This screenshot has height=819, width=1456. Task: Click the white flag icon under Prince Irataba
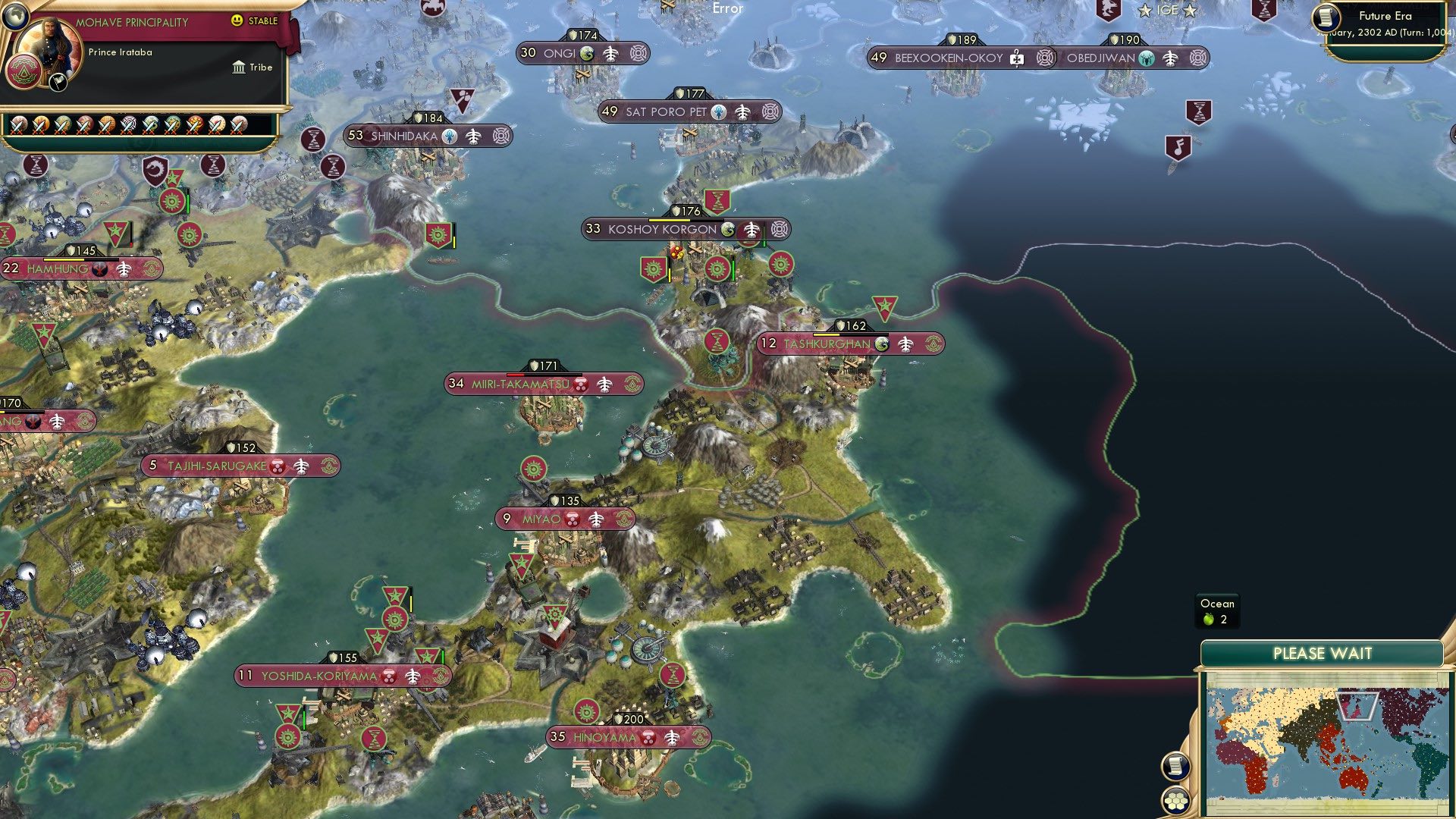[58, 83]
